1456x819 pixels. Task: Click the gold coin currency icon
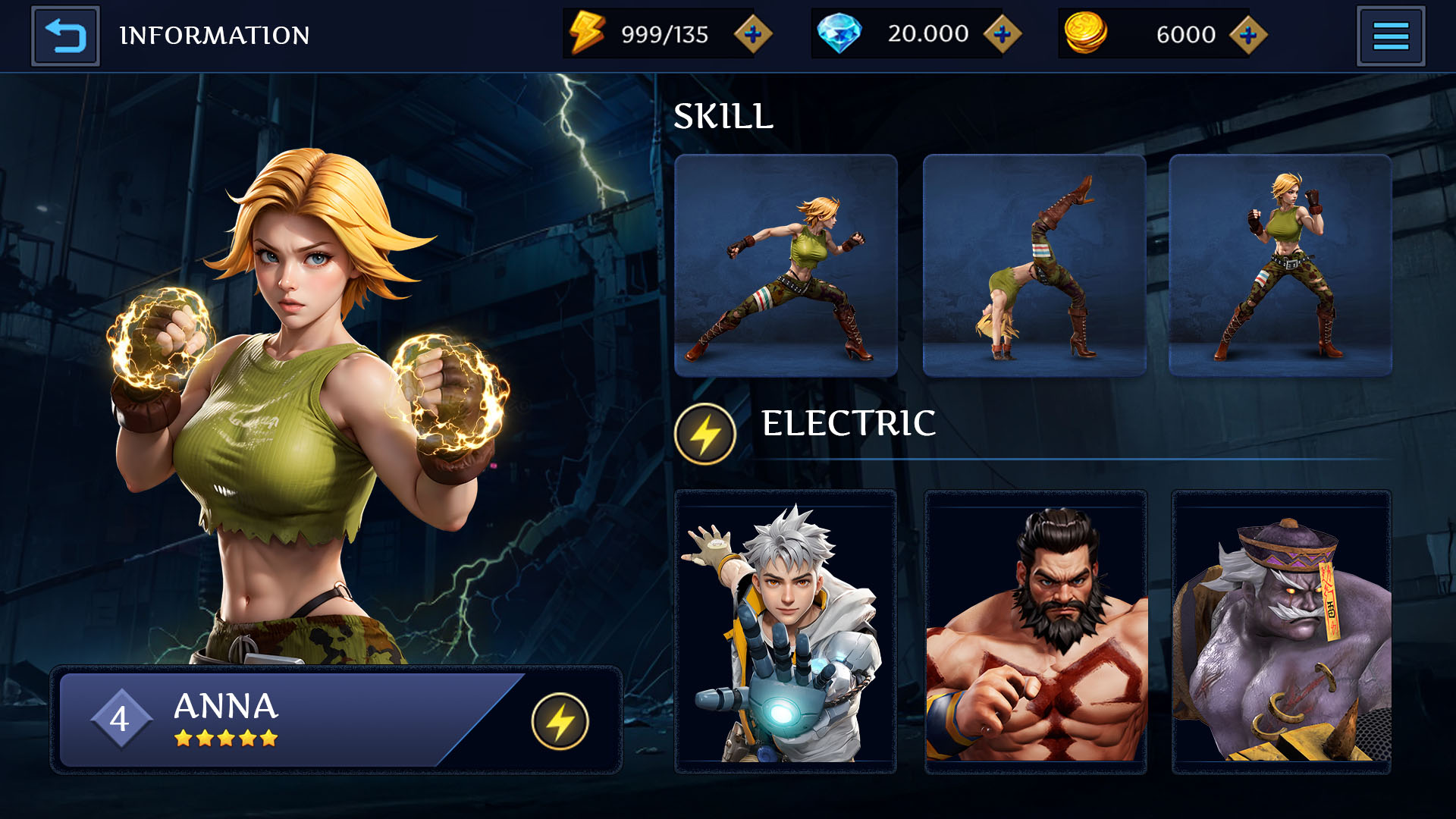[1086, 32]
